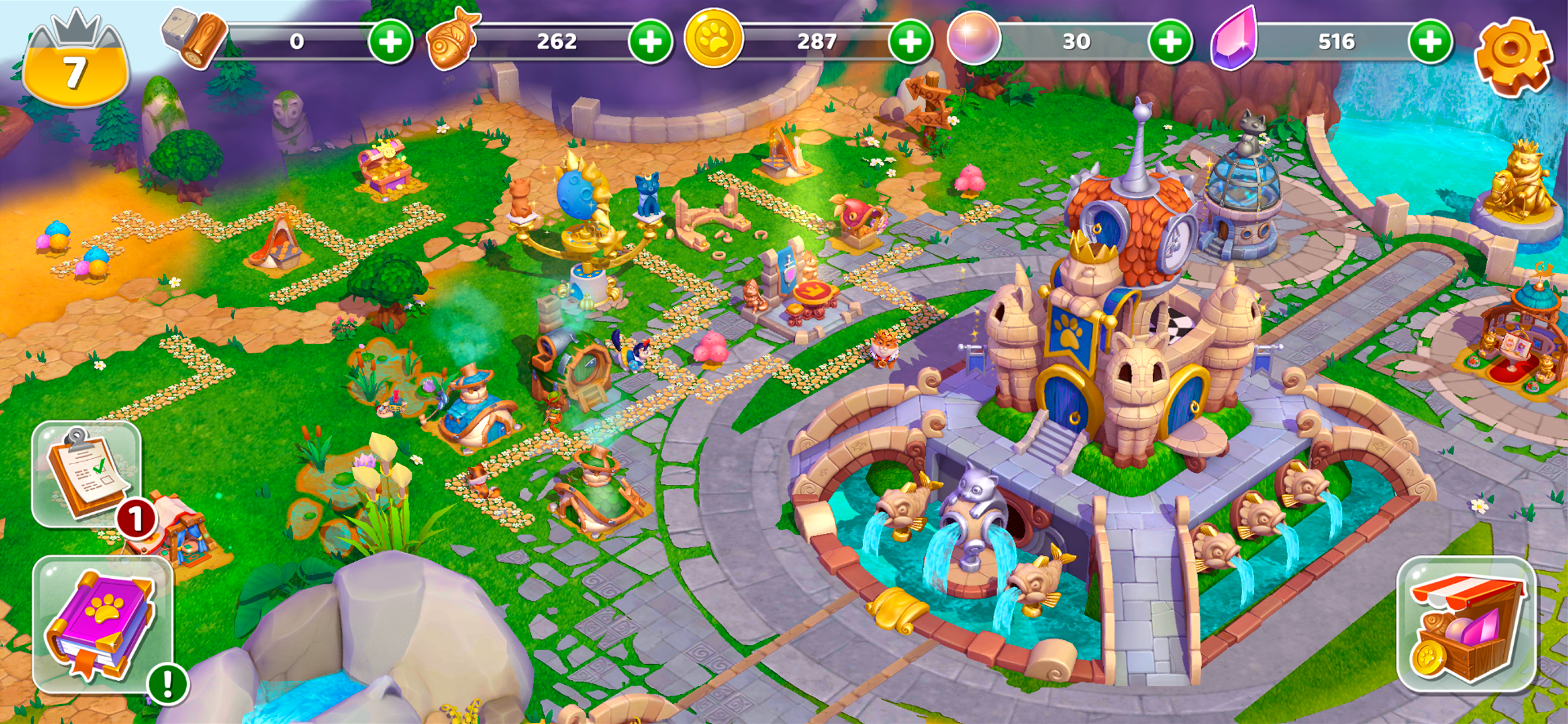The image size is (1568, 724).
Task: Open the settings gear menu
Action: (1512, 56)
